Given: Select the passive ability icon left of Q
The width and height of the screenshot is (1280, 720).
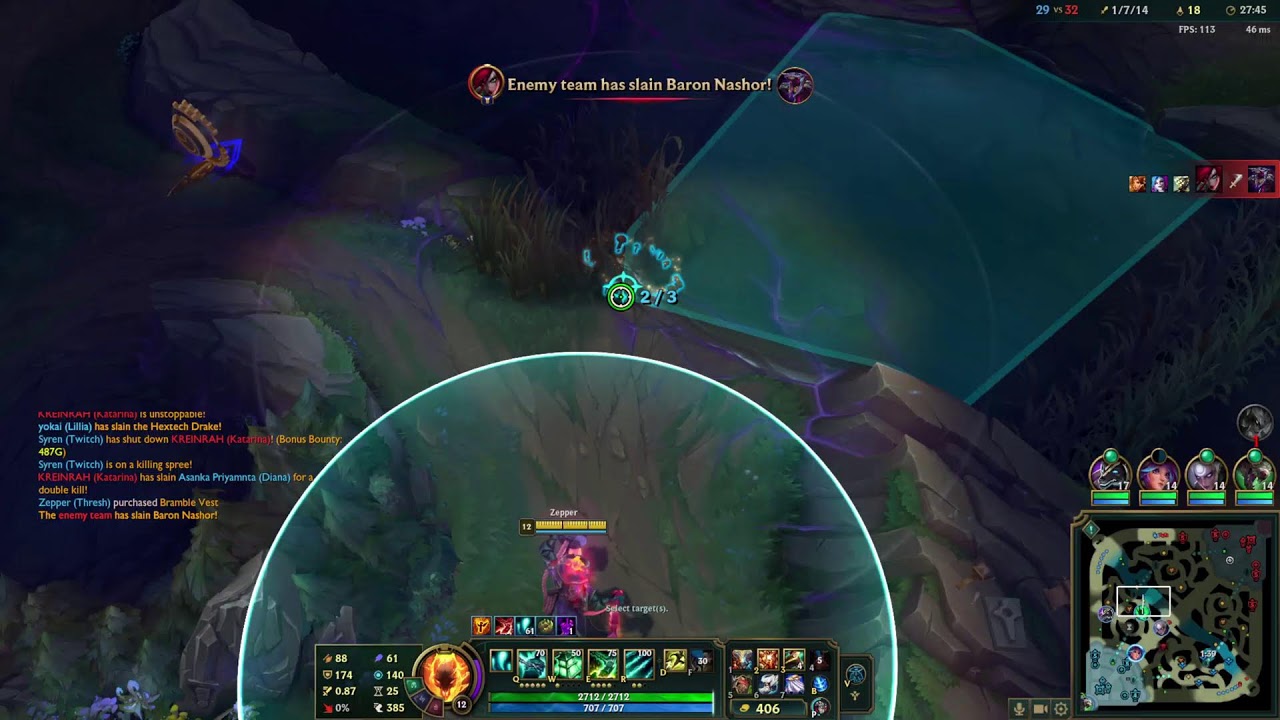Looking at the screenshot, I should [500, 662].
